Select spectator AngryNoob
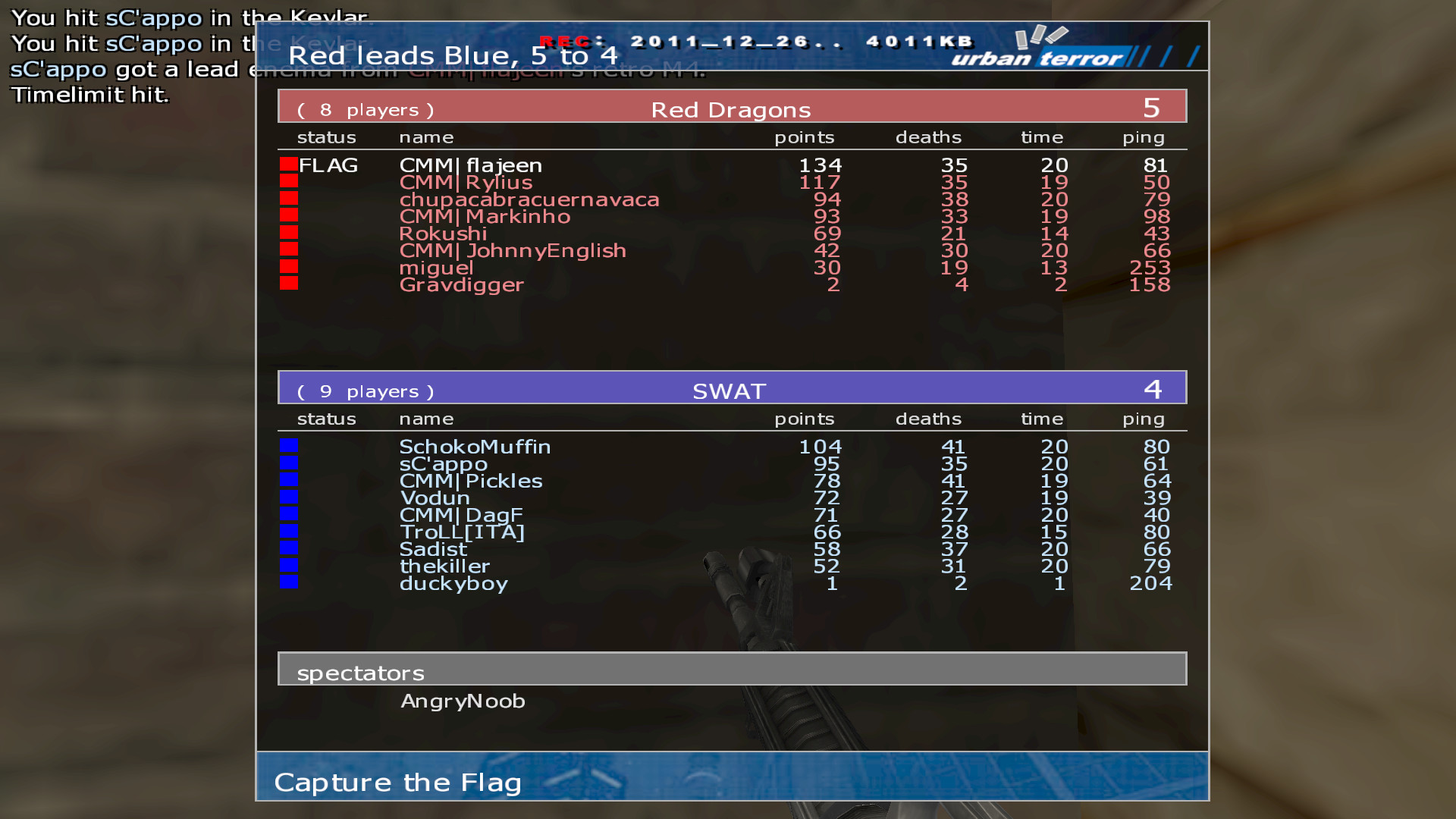 point(463,701)
